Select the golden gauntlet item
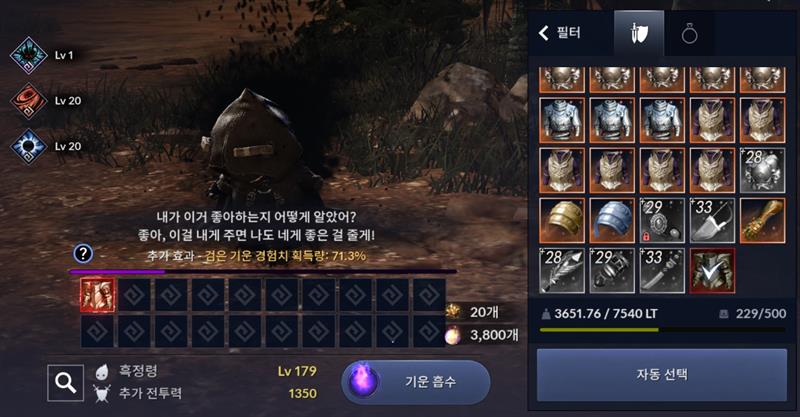Image resolution: width=800 pixels, height=417 pixels. pyautogui.click(x=761, y=219)
